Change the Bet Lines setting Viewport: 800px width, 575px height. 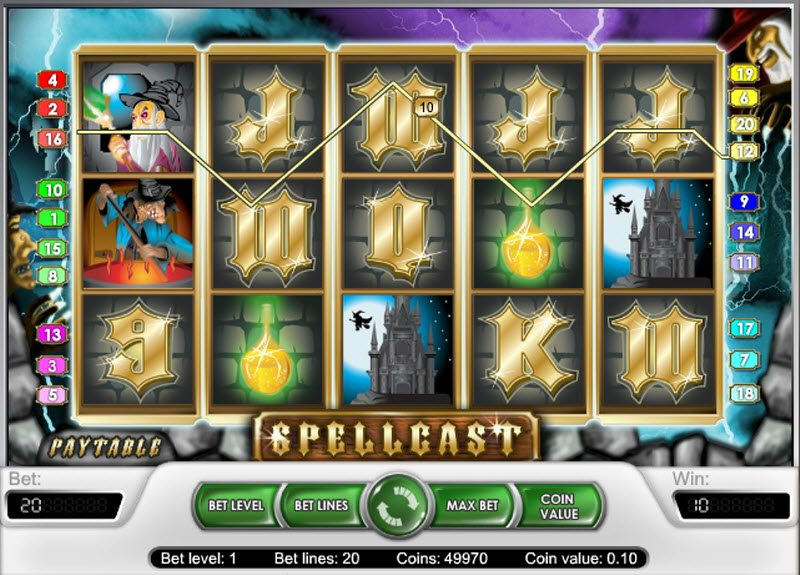coord(319,506)
